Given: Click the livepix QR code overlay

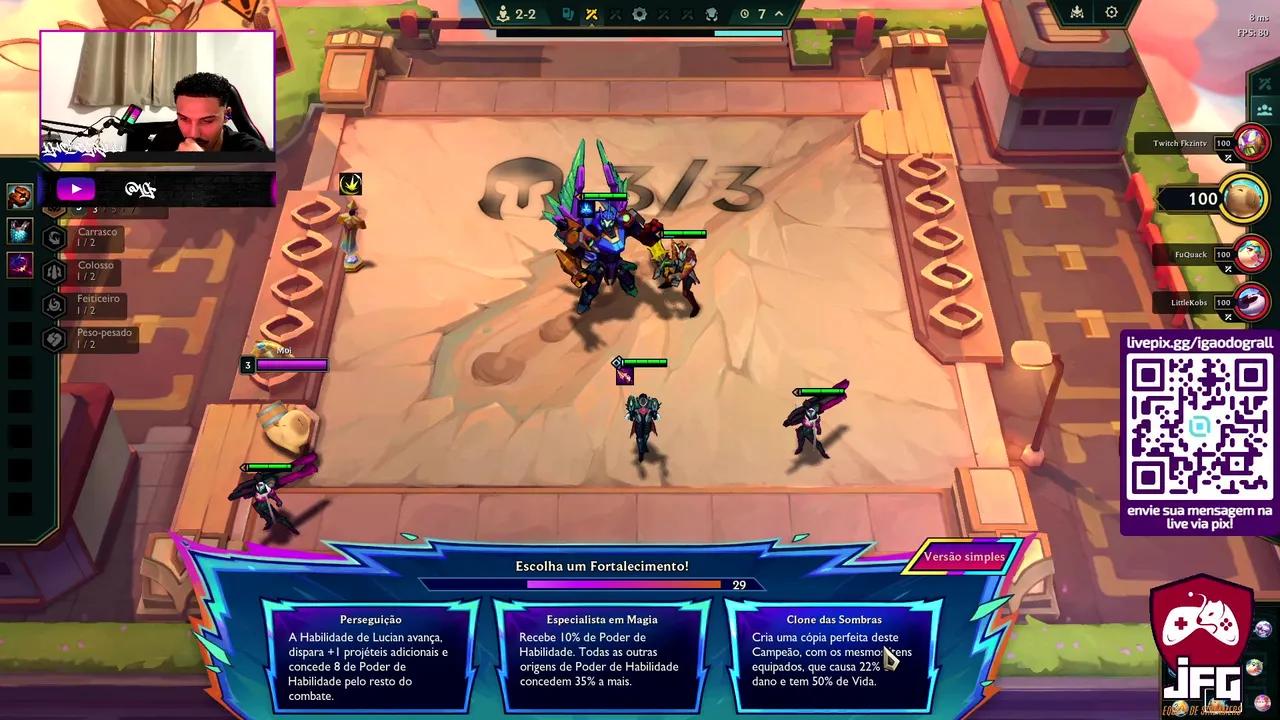Looking at the screenshot, I should pos(1199,428).
